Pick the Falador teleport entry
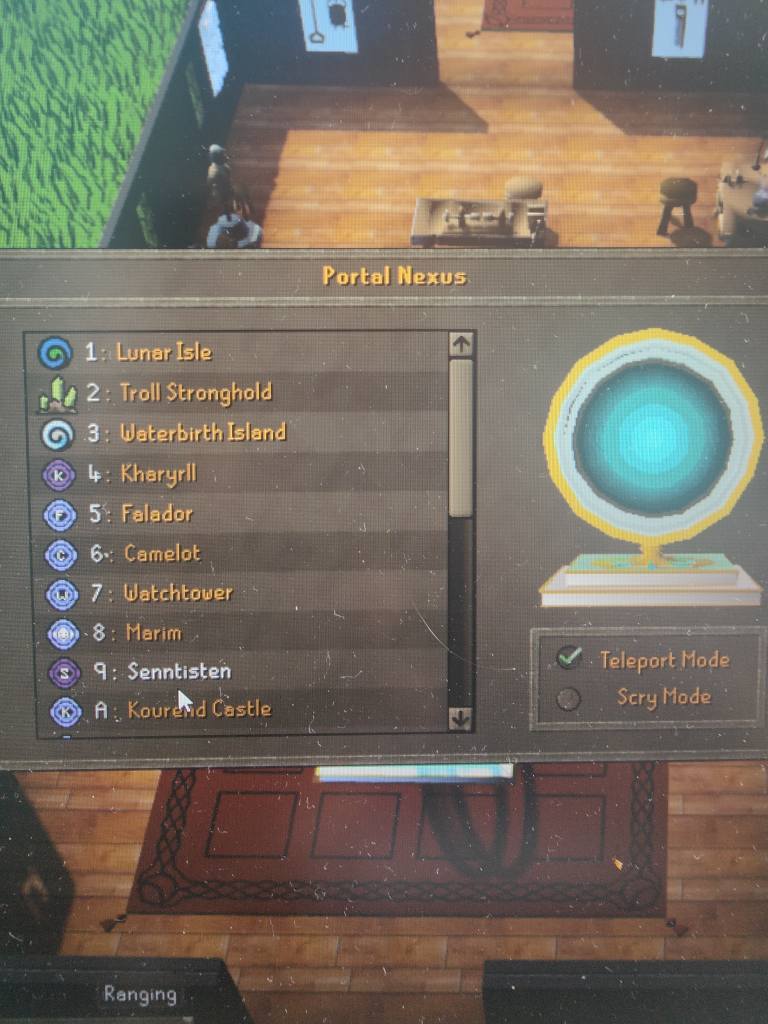The width and height of the screenshot is (768, 1024). coord(156,514)
